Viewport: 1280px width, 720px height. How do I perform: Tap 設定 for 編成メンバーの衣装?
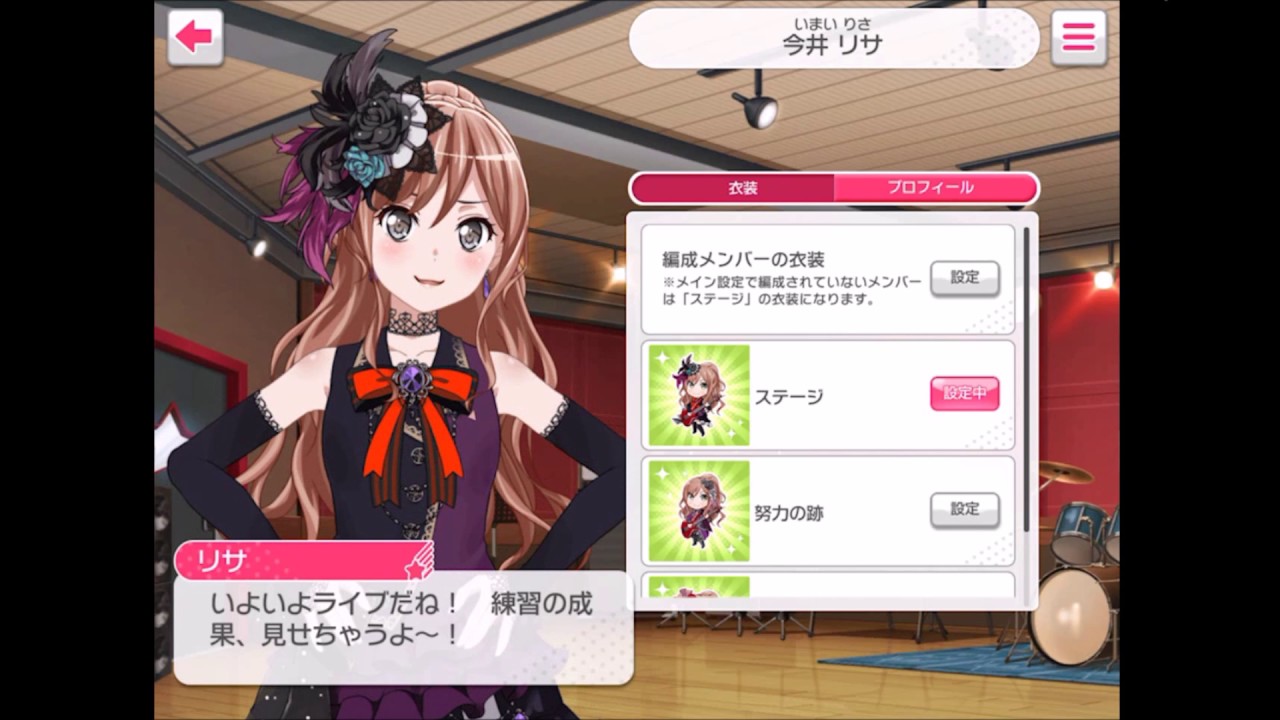point(963,278)
